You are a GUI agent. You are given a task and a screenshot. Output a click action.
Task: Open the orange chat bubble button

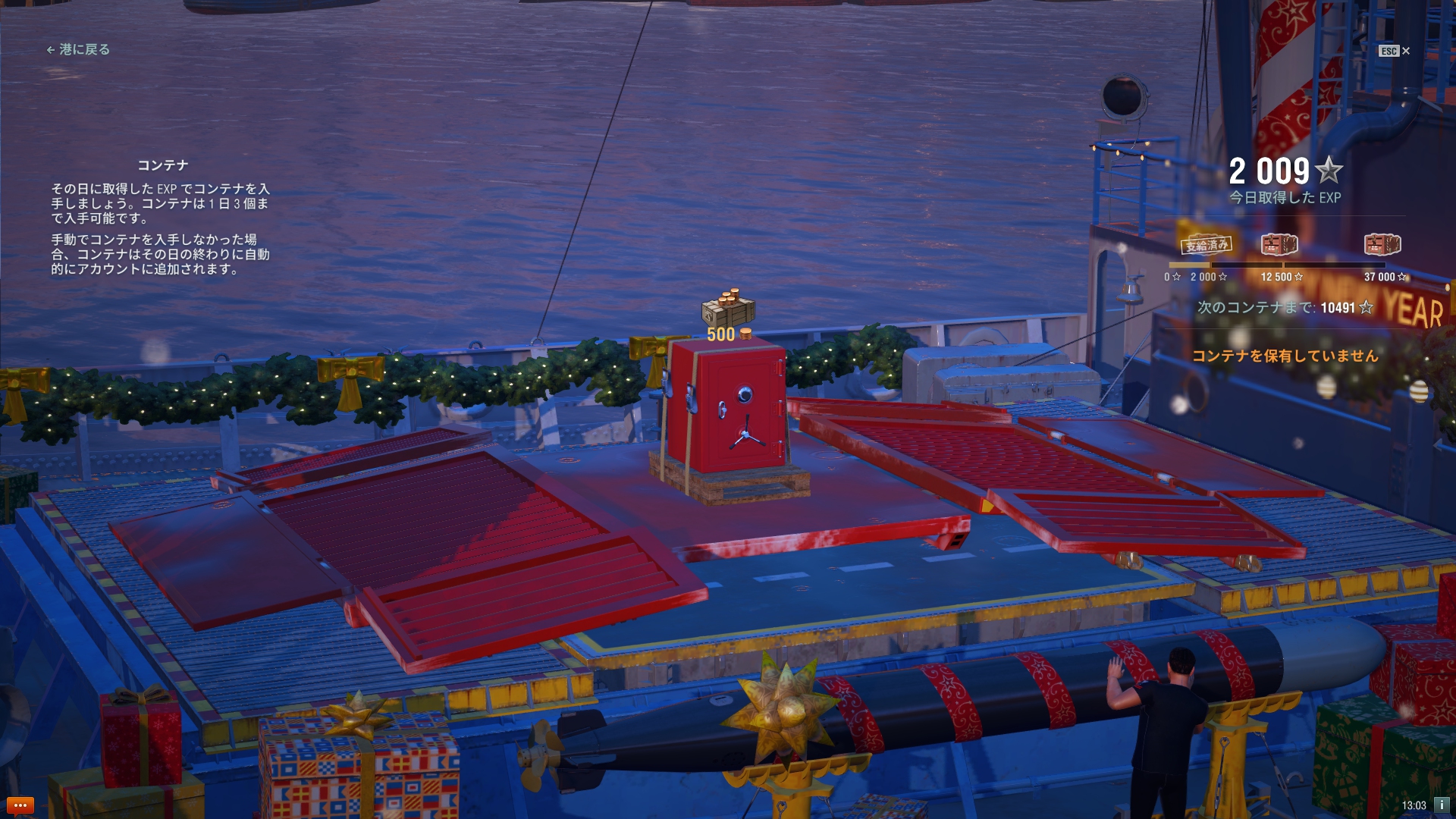click(x=20, y=805)
